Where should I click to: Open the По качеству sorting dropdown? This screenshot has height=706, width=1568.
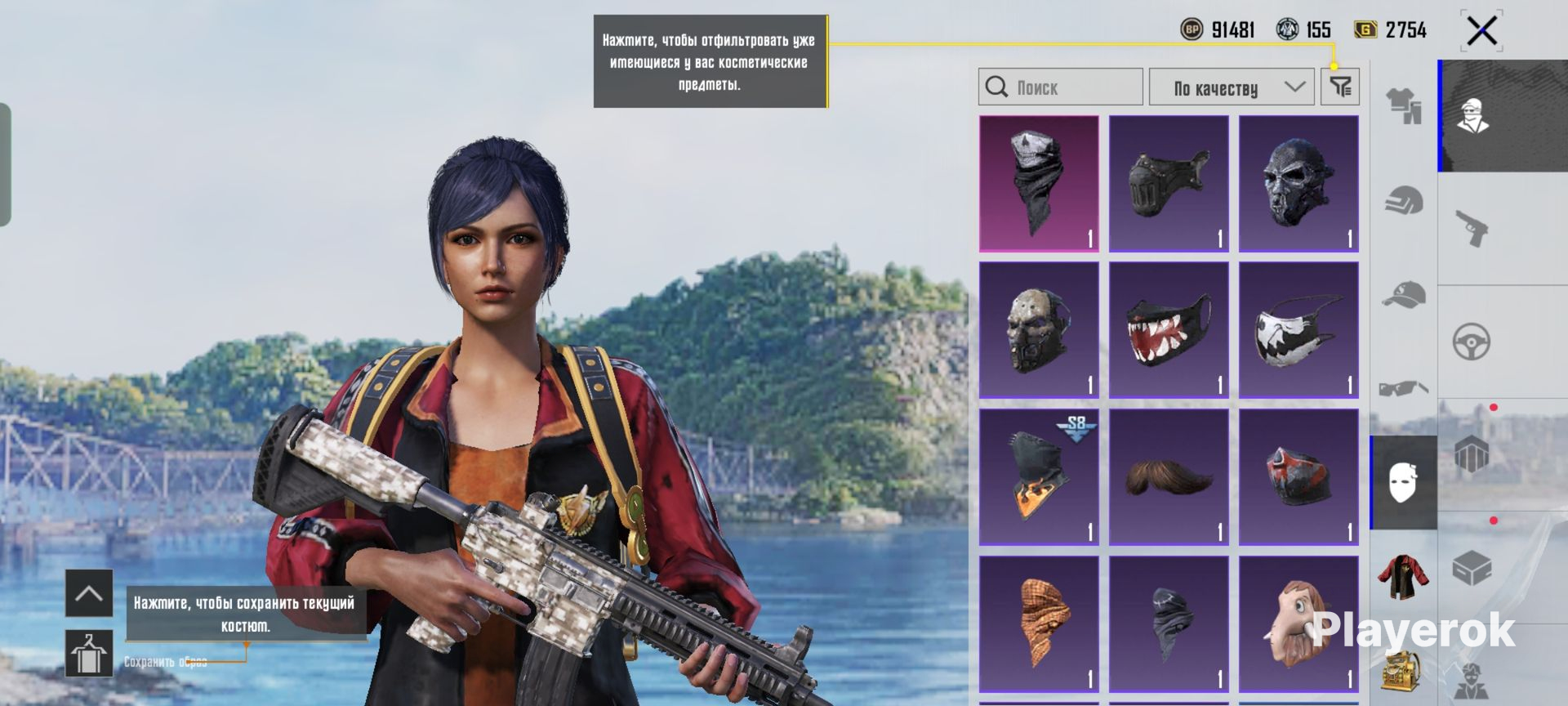coord(1231,87)
